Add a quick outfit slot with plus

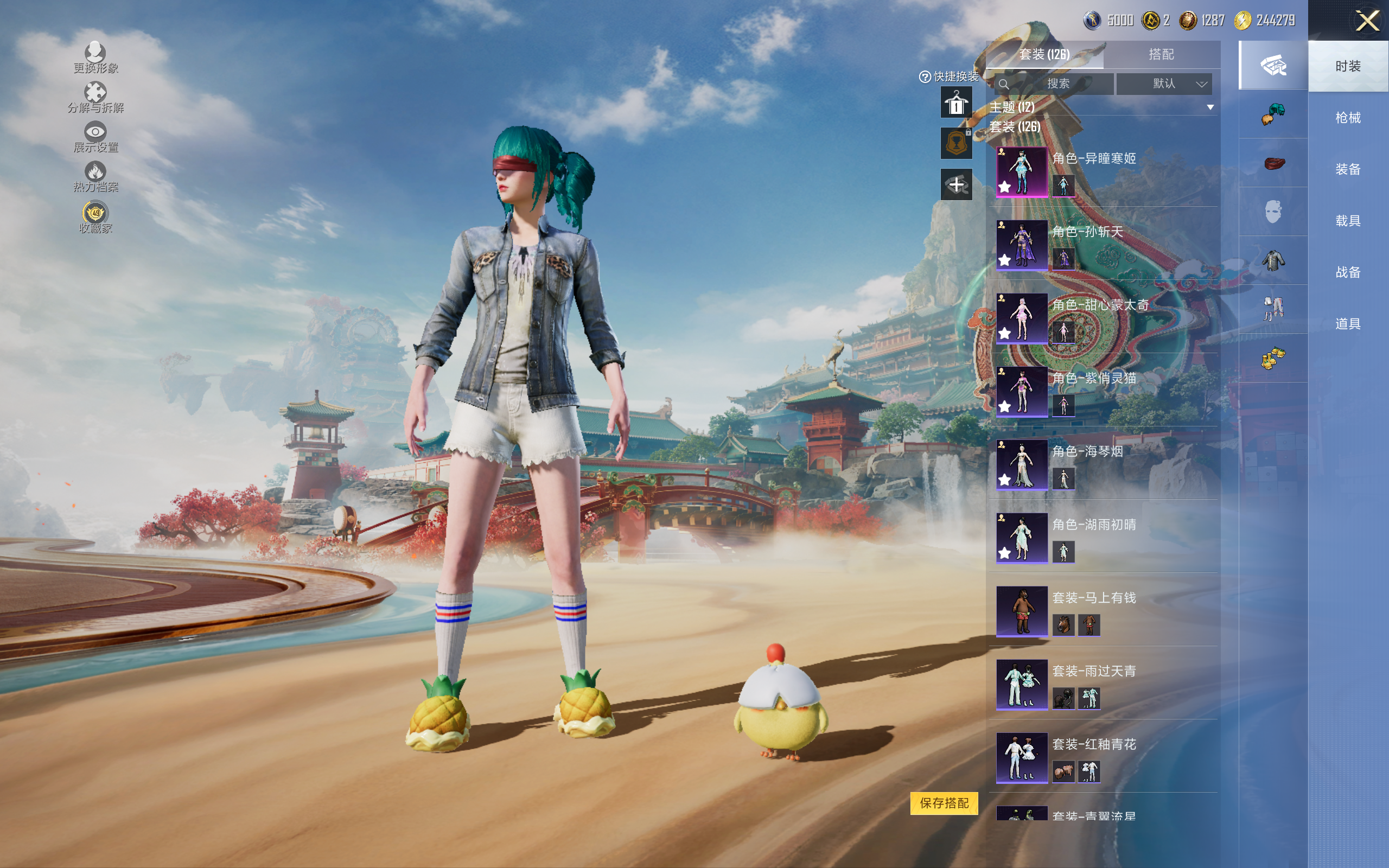coord(956,185)
